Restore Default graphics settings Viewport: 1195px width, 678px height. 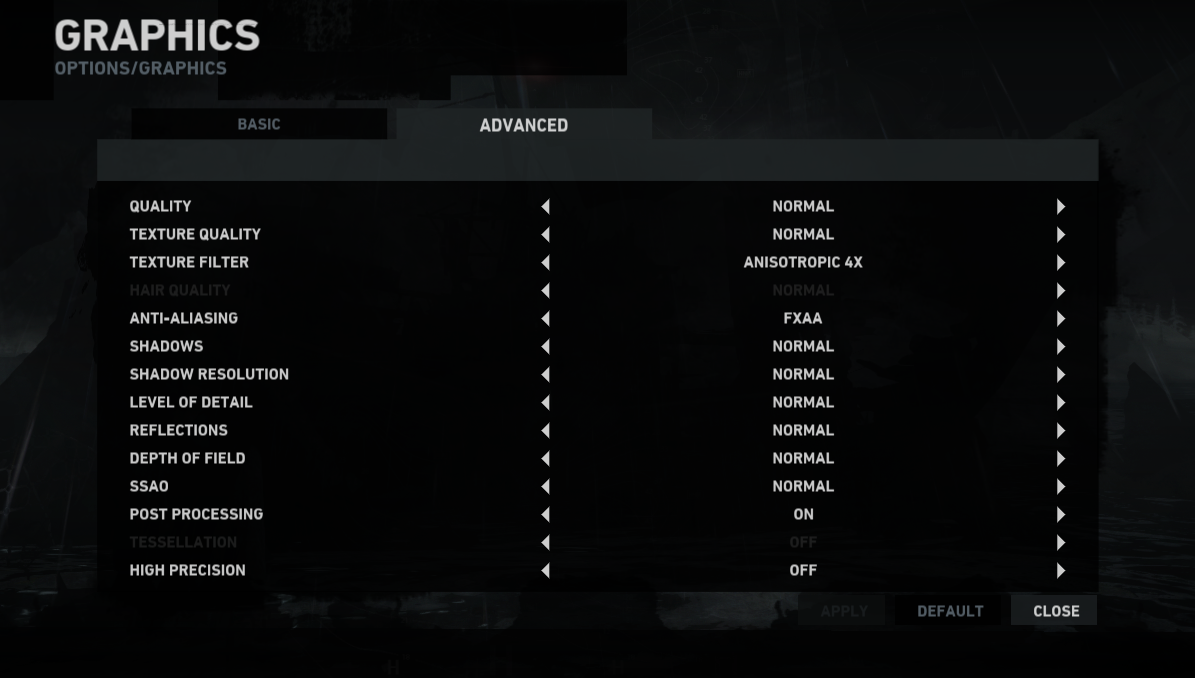tap(950, 611)
